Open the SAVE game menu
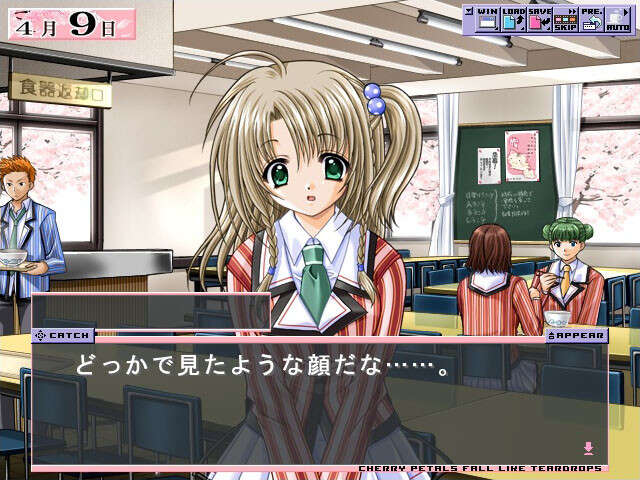Image resolution: width=640 pixels, height=480 pixels. click(539, 18)
